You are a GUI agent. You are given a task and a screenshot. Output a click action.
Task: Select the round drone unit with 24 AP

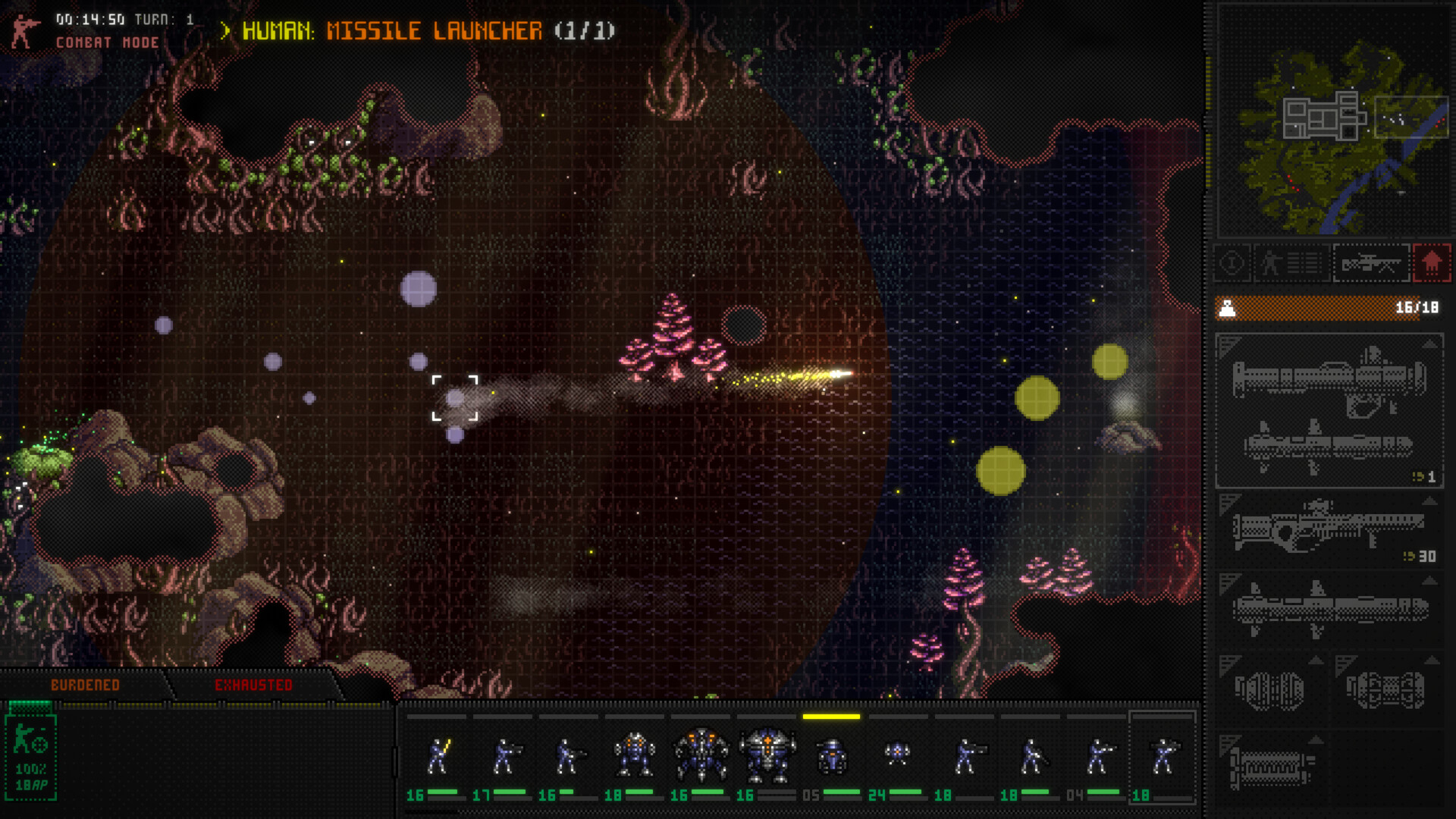[x=897, y=755]
